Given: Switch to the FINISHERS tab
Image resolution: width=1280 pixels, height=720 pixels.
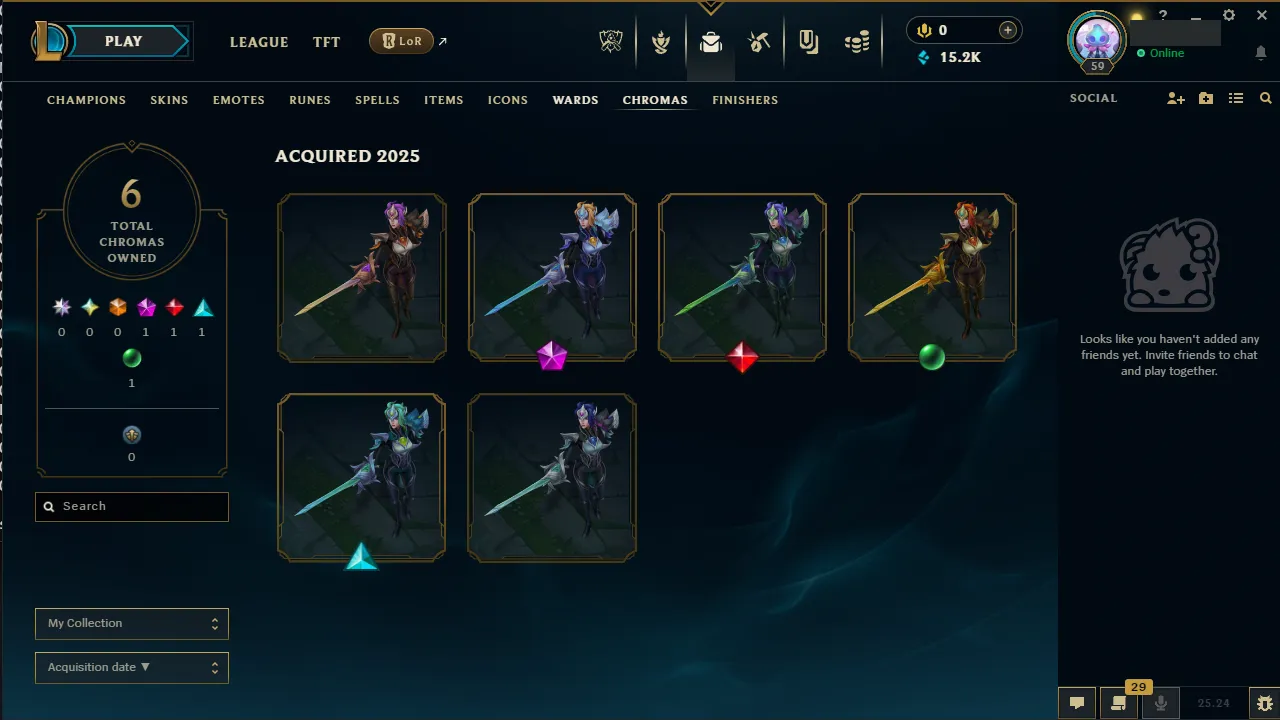Looking at the screenshot, I should pos(745,99).
